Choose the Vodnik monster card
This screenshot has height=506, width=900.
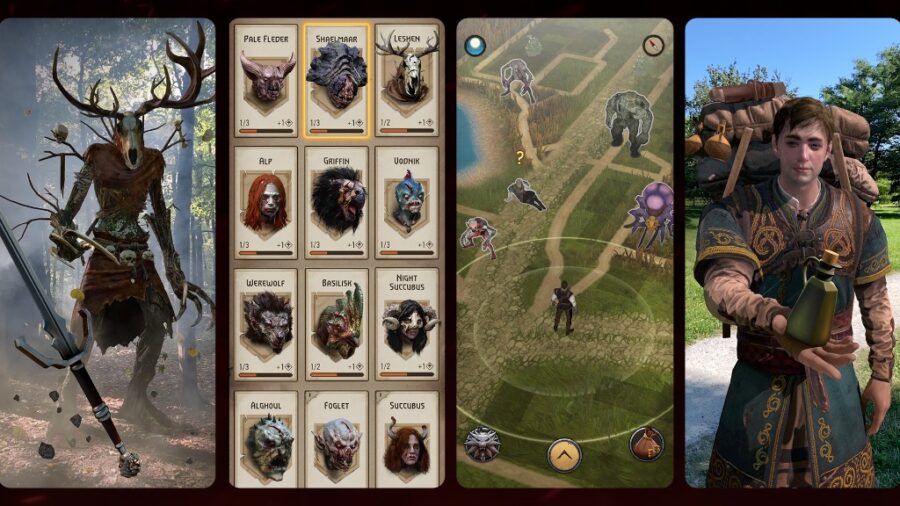point(407,202)
